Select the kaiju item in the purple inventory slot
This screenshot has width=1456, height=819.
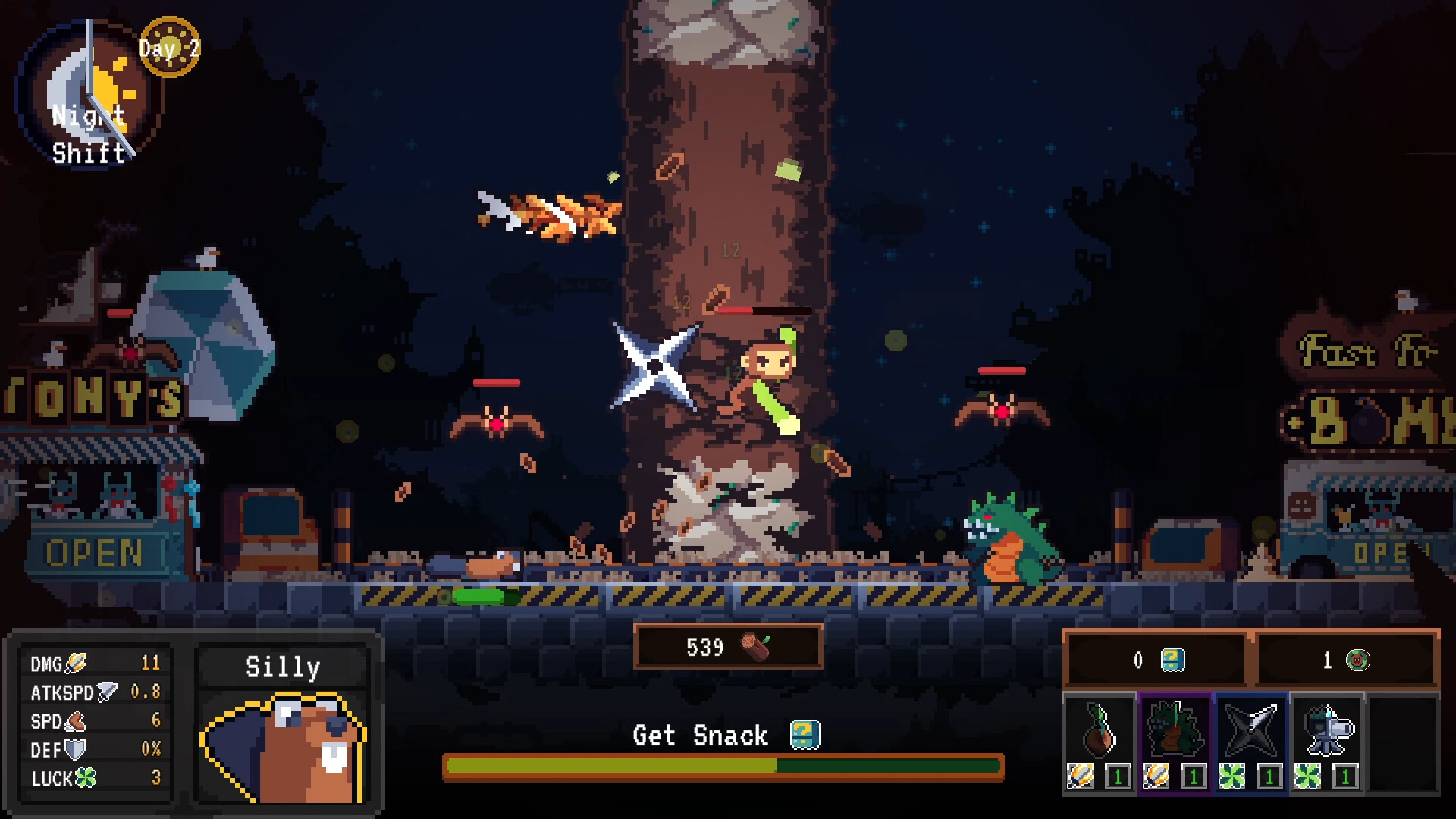point(1175,728)
